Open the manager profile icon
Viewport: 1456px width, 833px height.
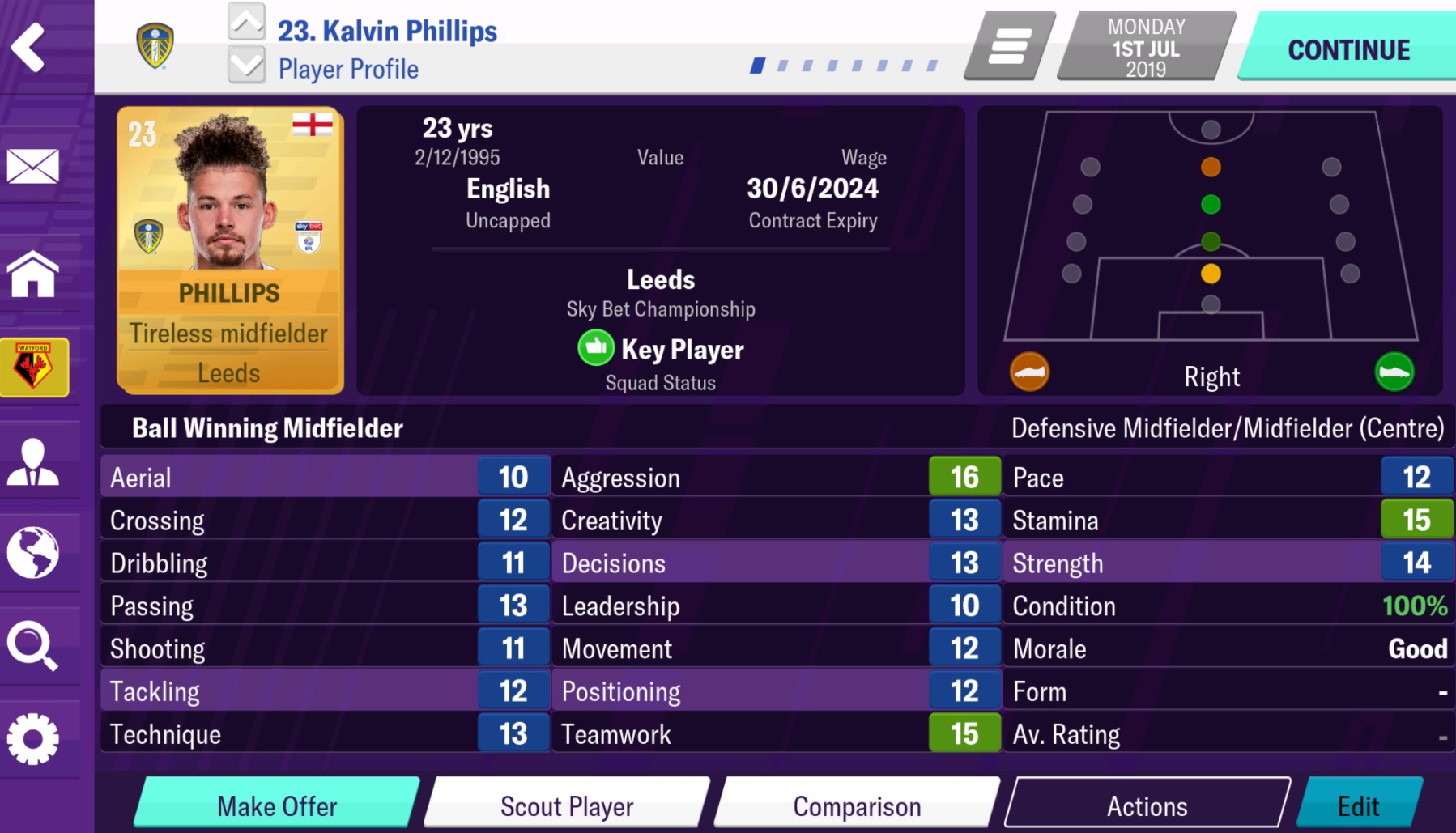[x=33, y=462]
